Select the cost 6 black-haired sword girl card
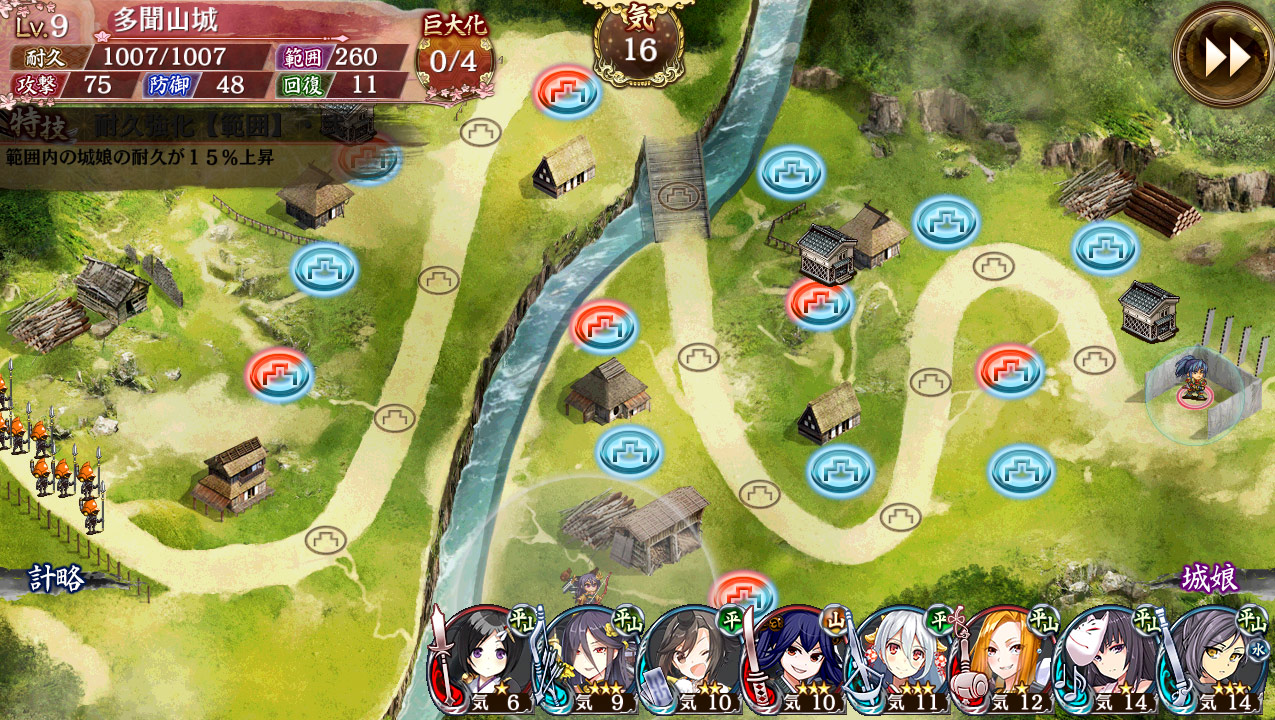Screen dimensions: 1275x720 coord(485,660)
